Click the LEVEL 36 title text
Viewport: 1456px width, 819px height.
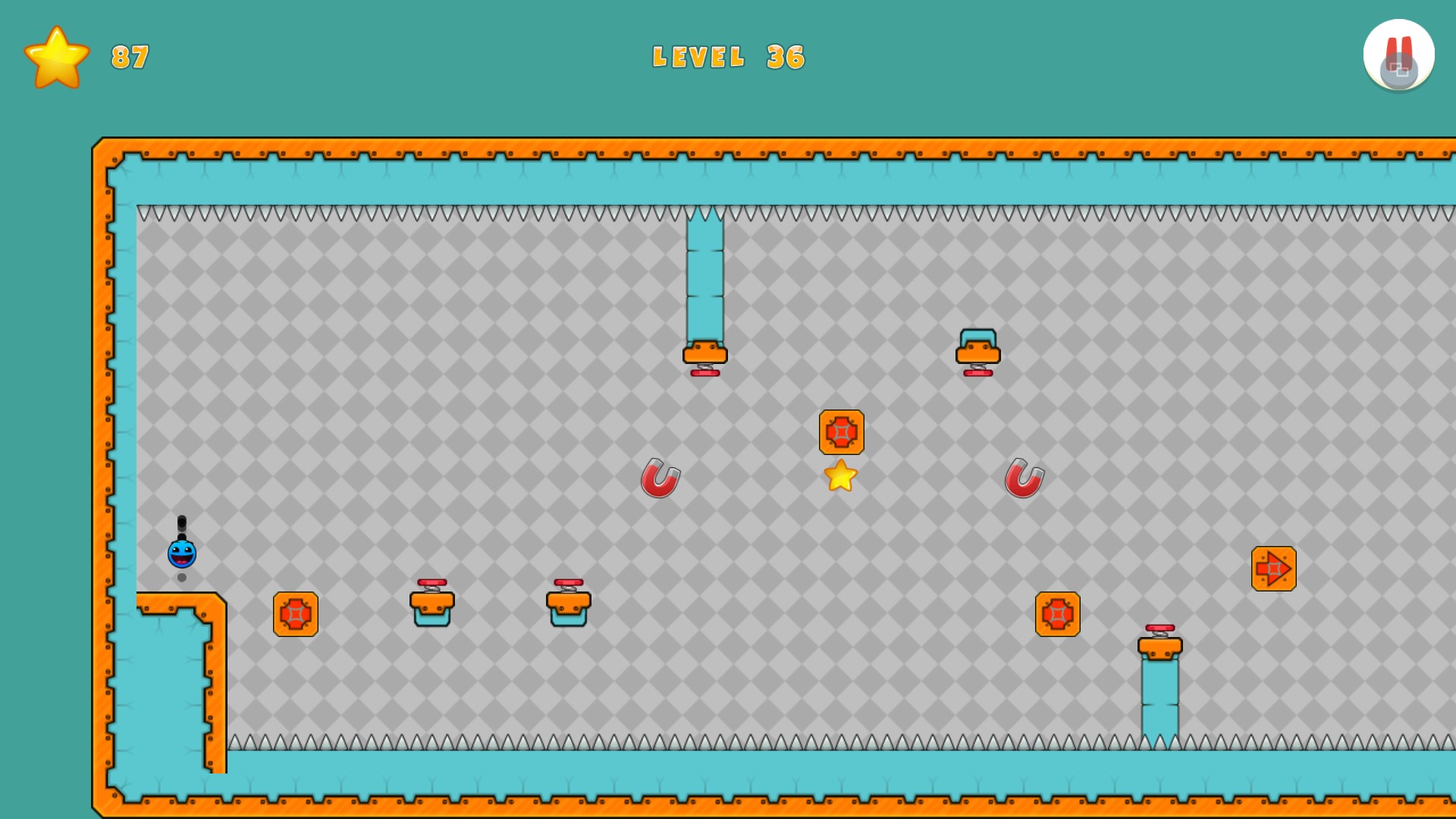pos(730,55)
